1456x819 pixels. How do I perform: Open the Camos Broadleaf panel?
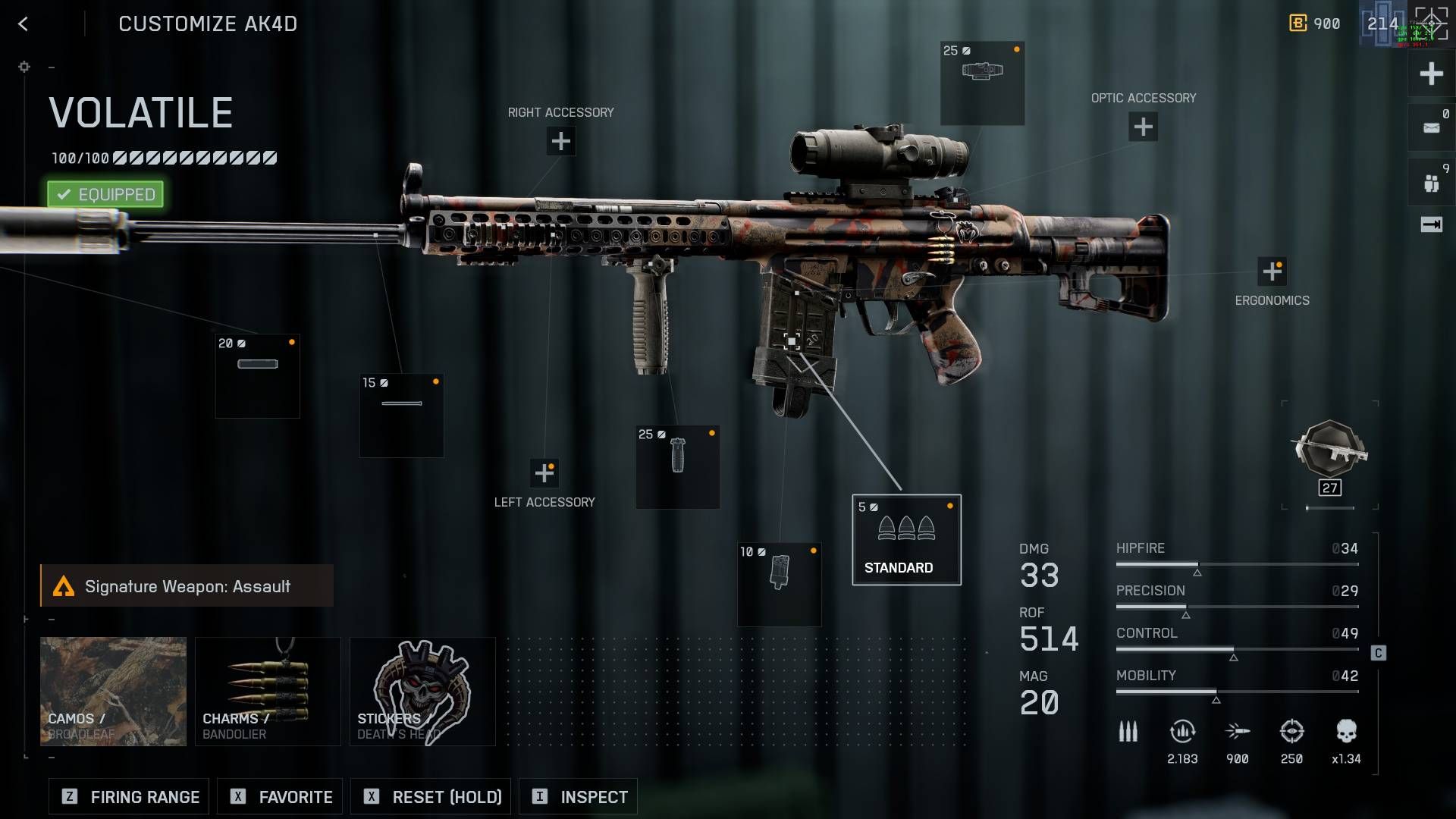tap(112, 691)
